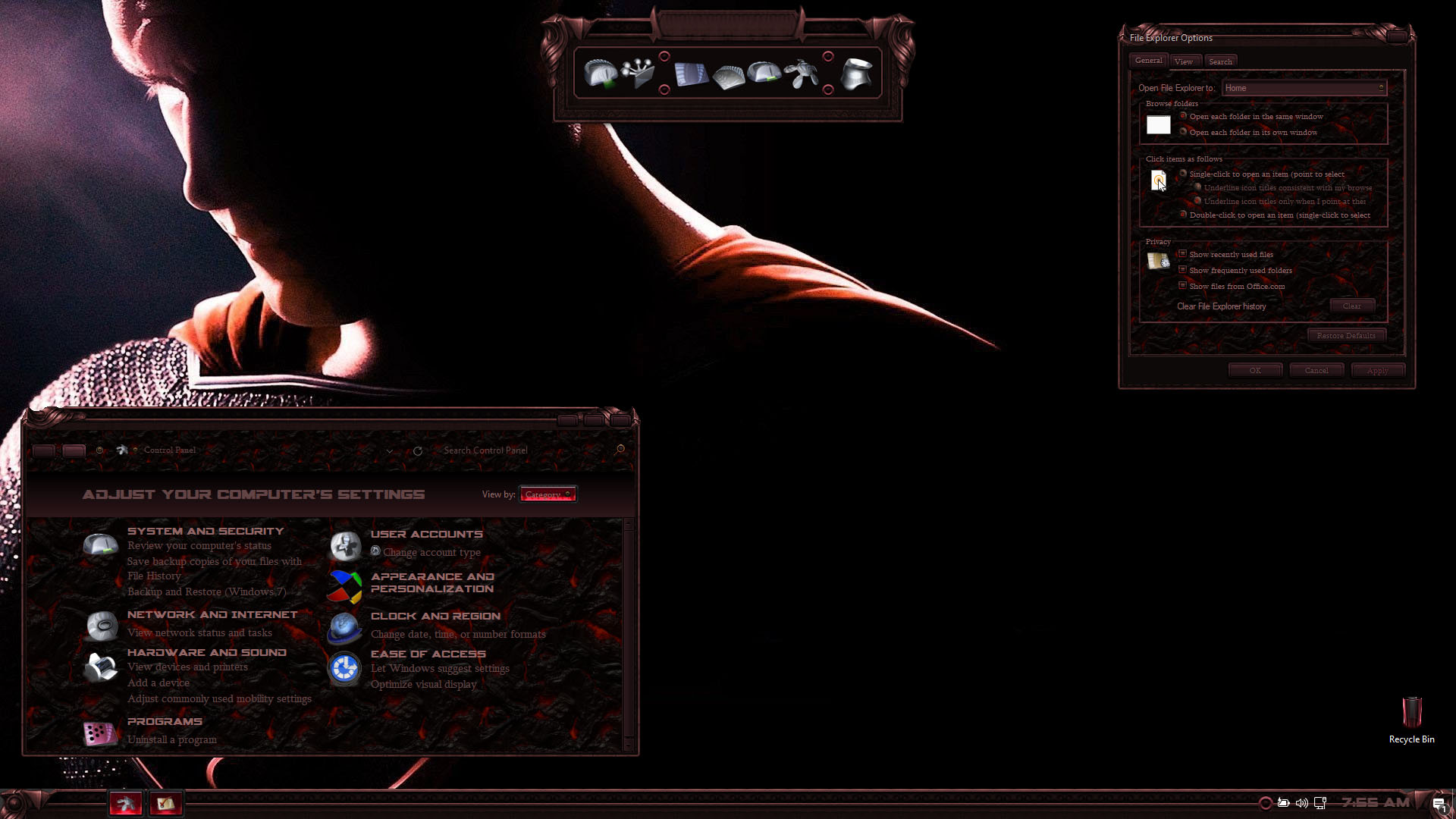The width and height of the screenshot is (1456, 819).
Task: Click the Restore Defaults button
Action: (x=1345, y=335)
